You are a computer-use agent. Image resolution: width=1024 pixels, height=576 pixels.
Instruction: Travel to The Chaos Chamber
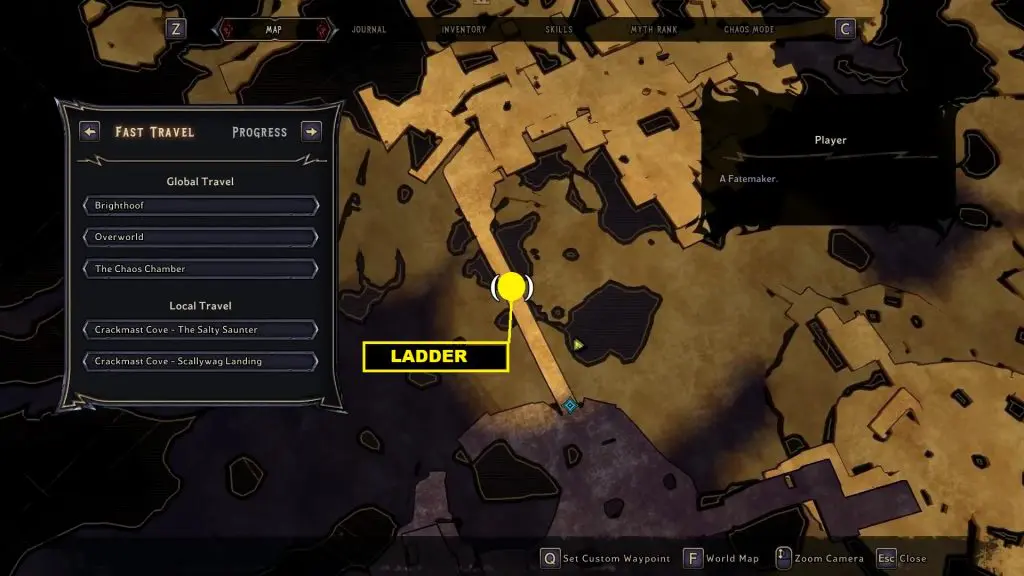coord(201,269)
